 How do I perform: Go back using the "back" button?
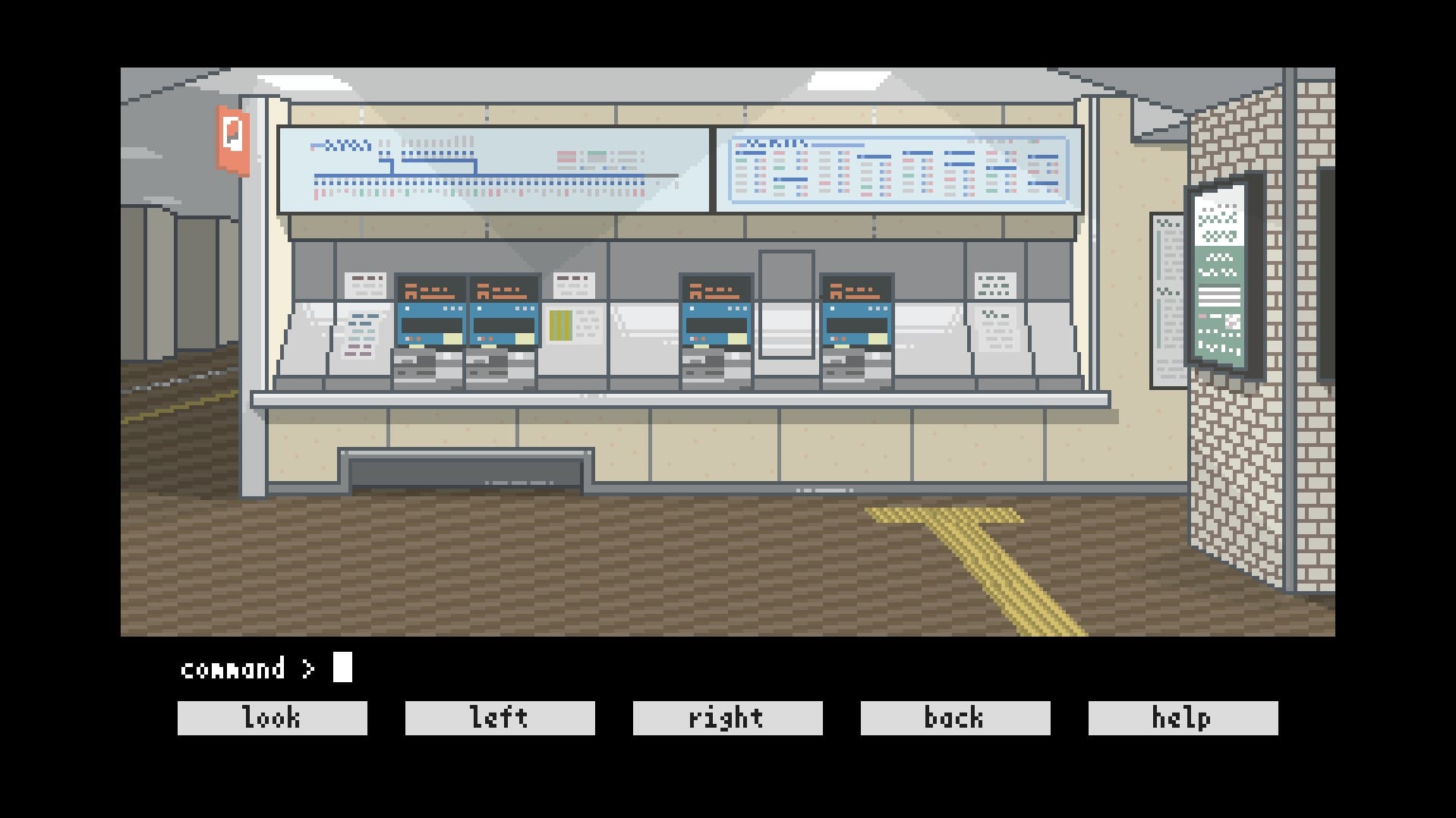[955, 718]
